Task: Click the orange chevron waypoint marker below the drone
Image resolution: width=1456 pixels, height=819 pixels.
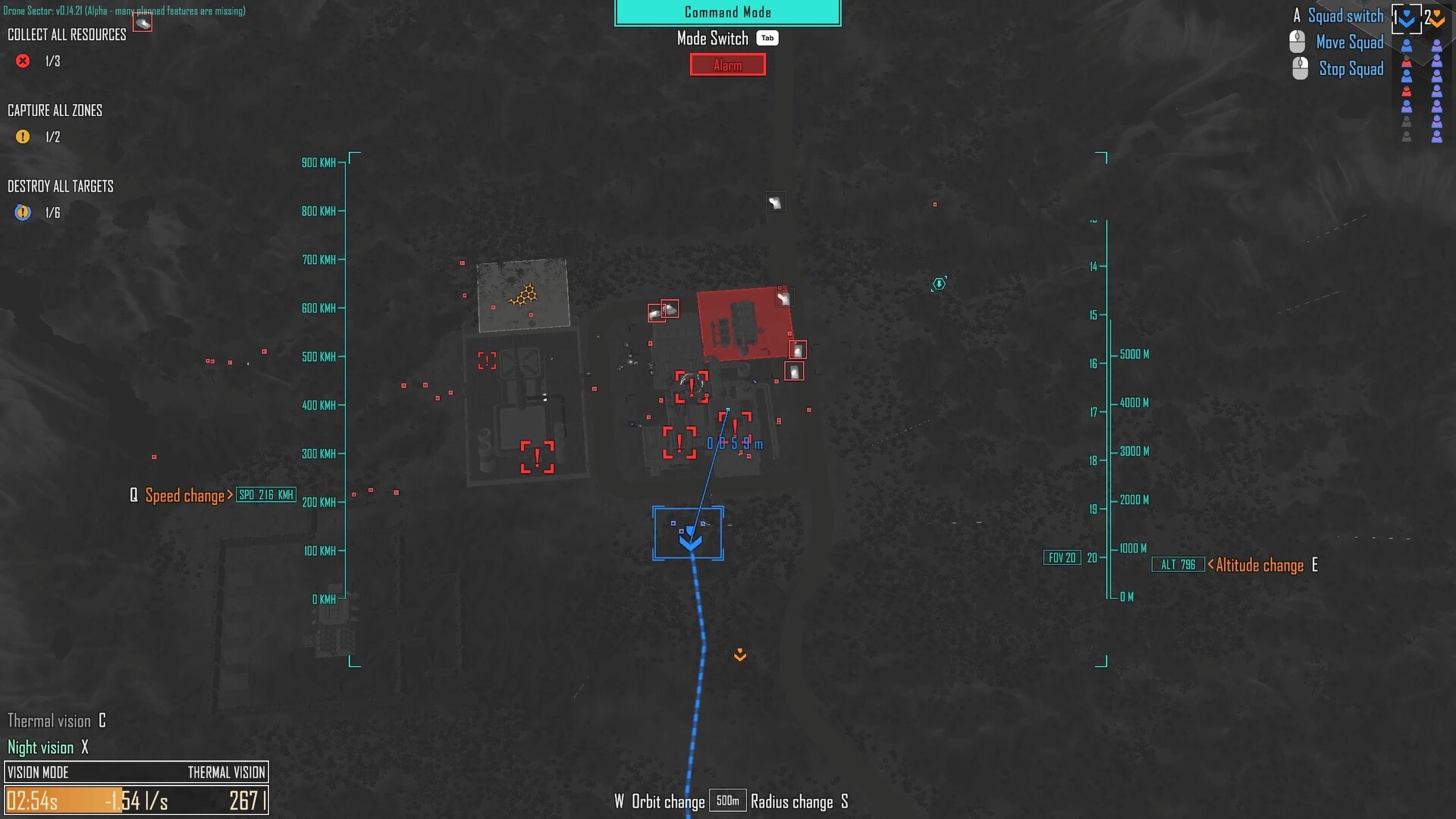Action: (x=739, y=654)
